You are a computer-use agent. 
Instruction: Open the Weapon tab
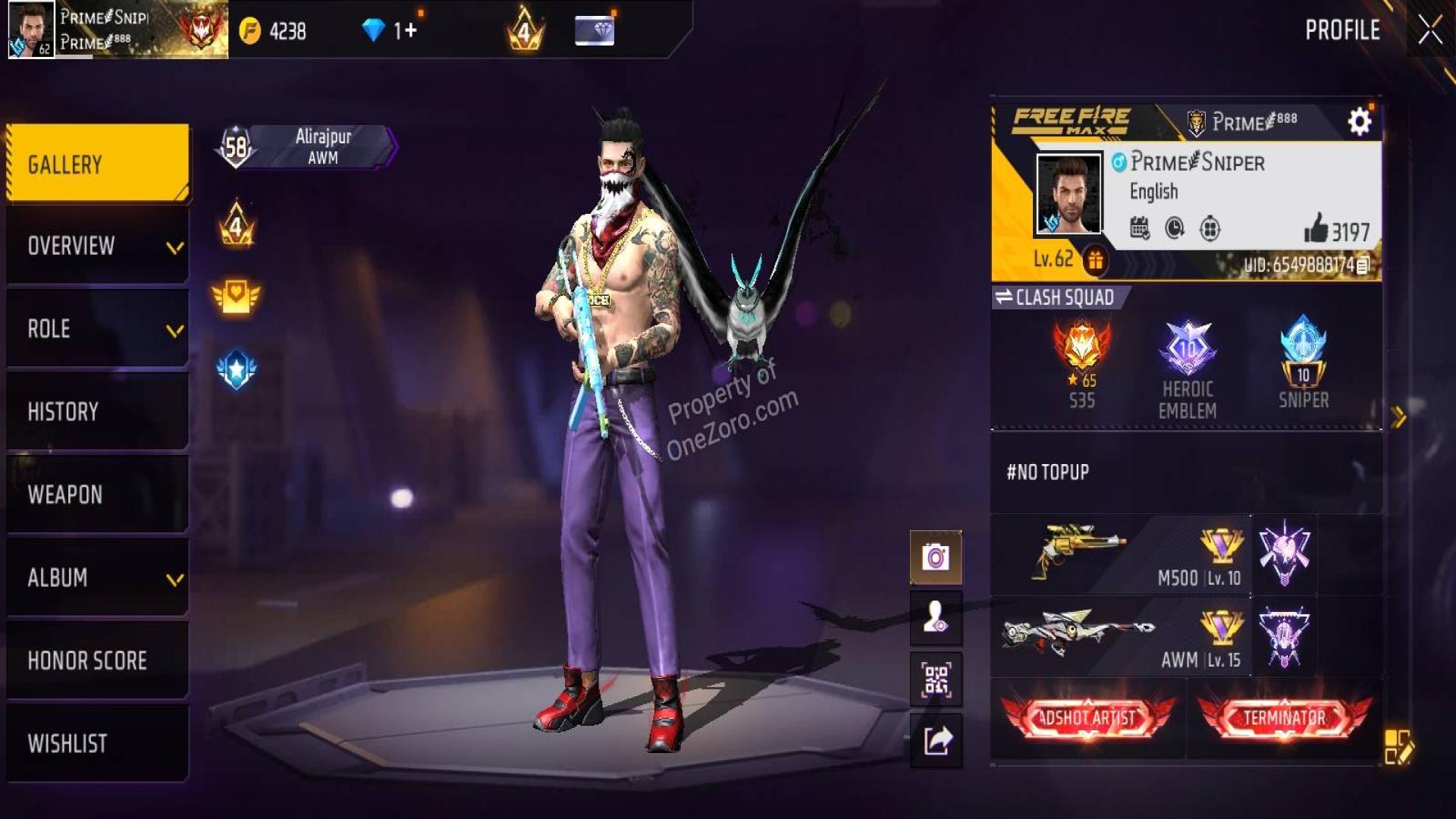pyautogui.click(x=98, y=494)
